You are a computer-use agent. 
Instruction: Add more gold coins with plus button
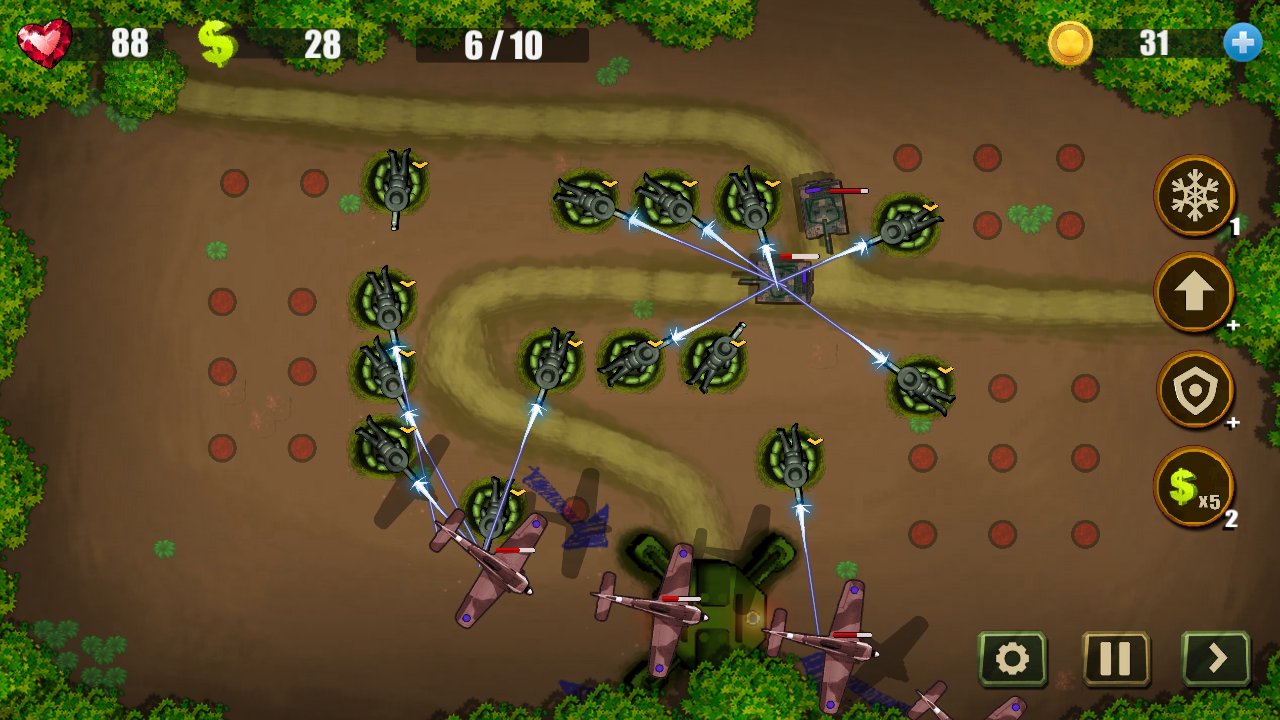1242,43
